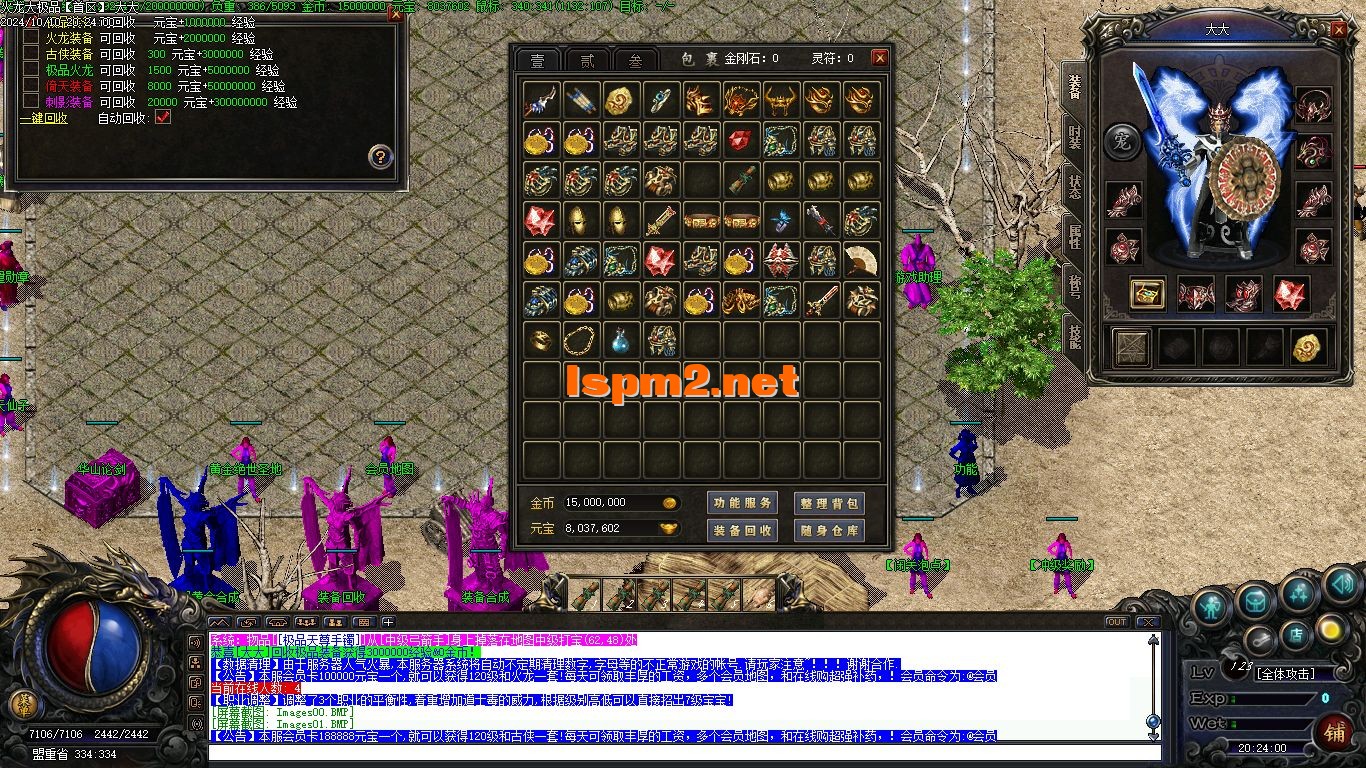Open the 店 shop icon

(1295, 637)
